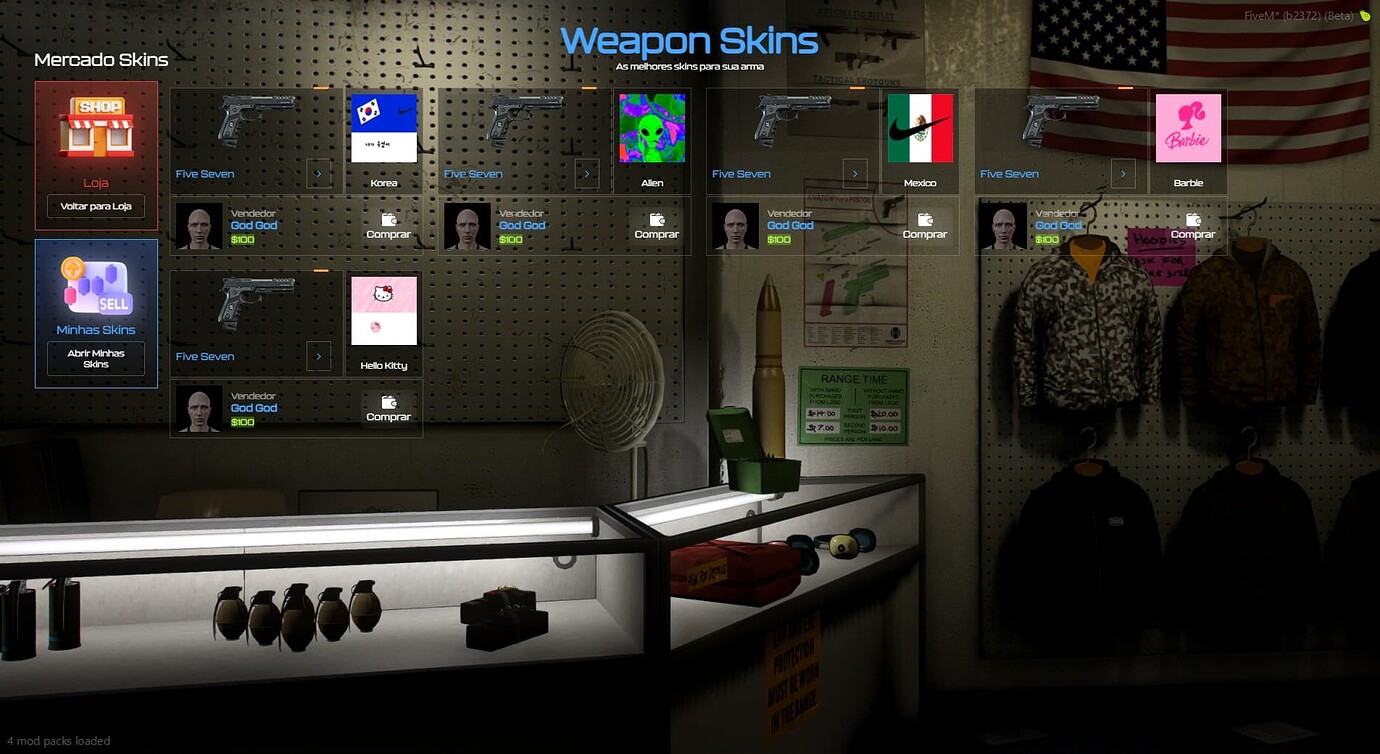
Task: Click the cart icon next to Hello Kitty's Comprar
Action: pos(387,400)
